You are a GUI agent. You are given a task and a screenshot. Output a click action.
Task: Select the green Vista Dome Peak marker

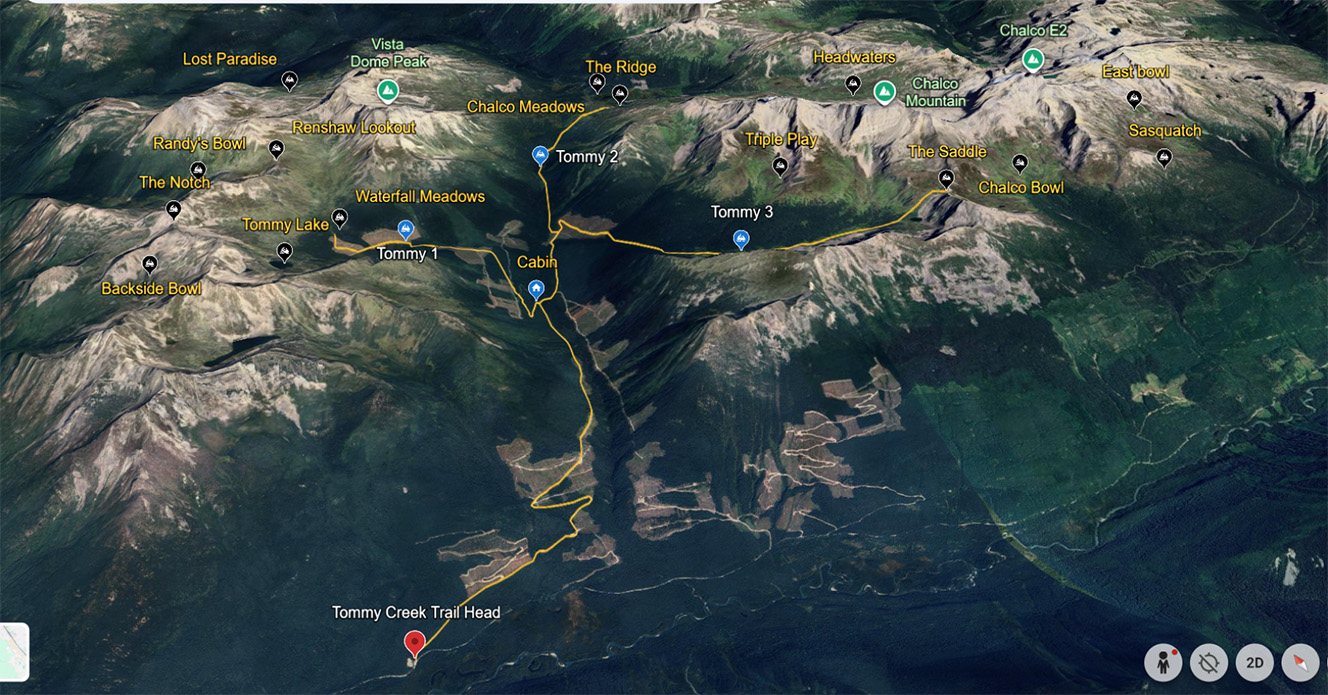388,92
